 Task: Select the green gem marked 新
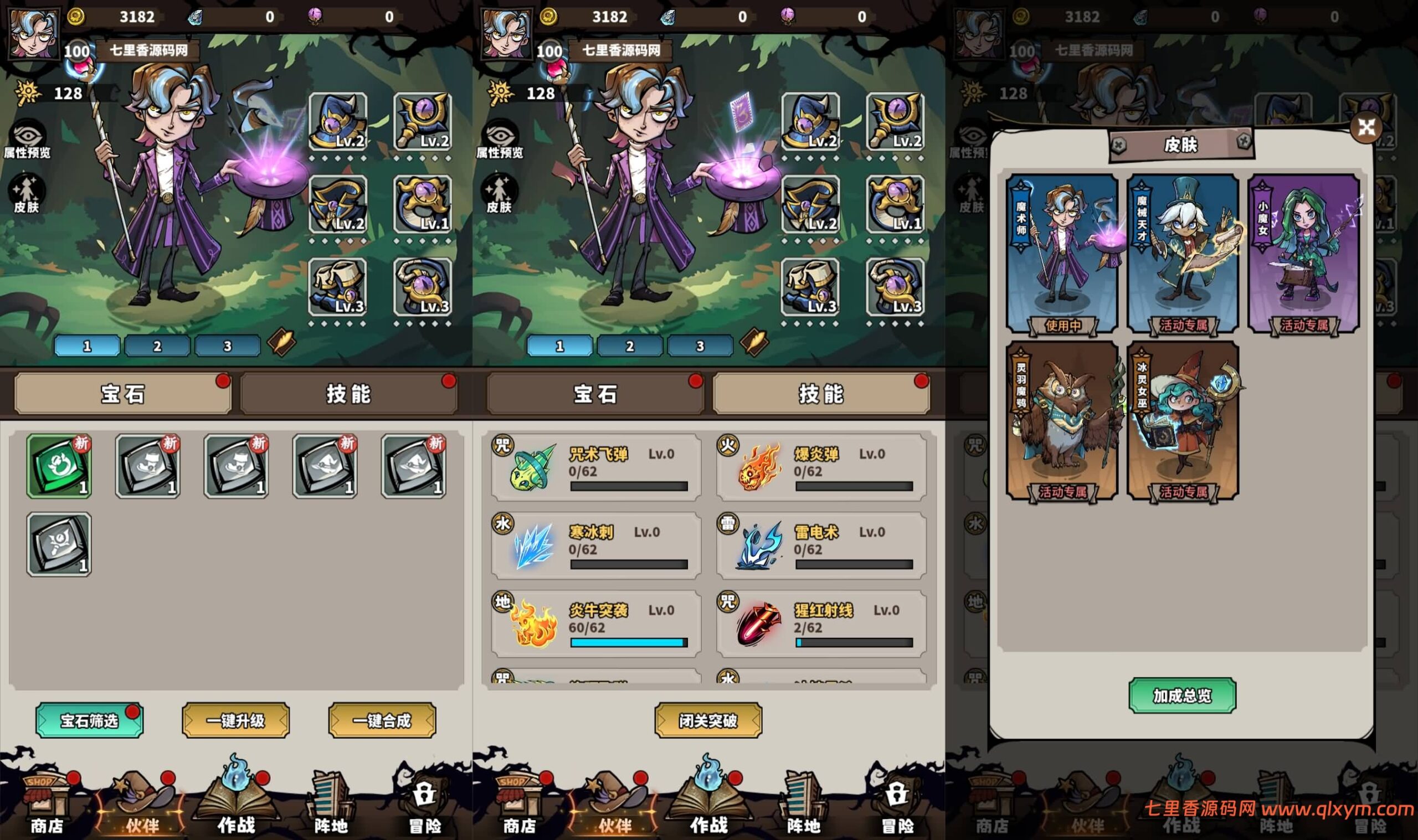[x=58, y=464]
